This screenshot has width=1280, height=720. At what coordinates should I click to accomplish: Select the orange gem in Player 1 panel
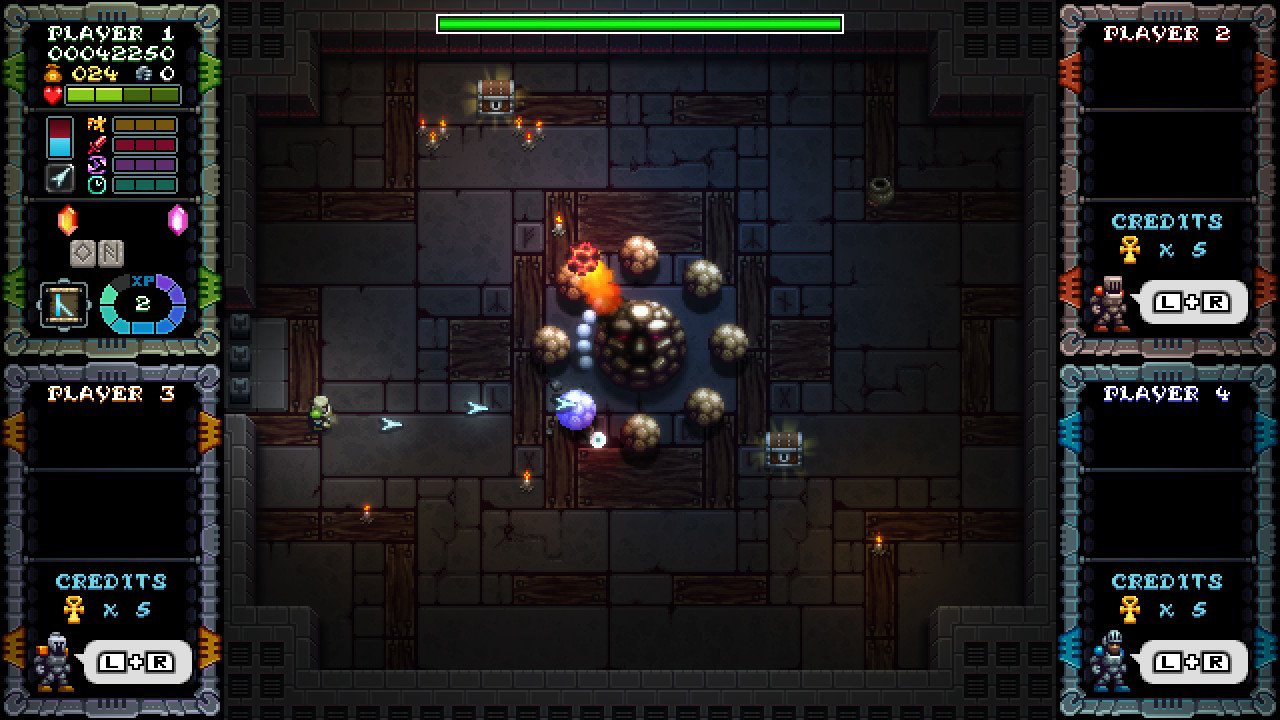(67, 220)
